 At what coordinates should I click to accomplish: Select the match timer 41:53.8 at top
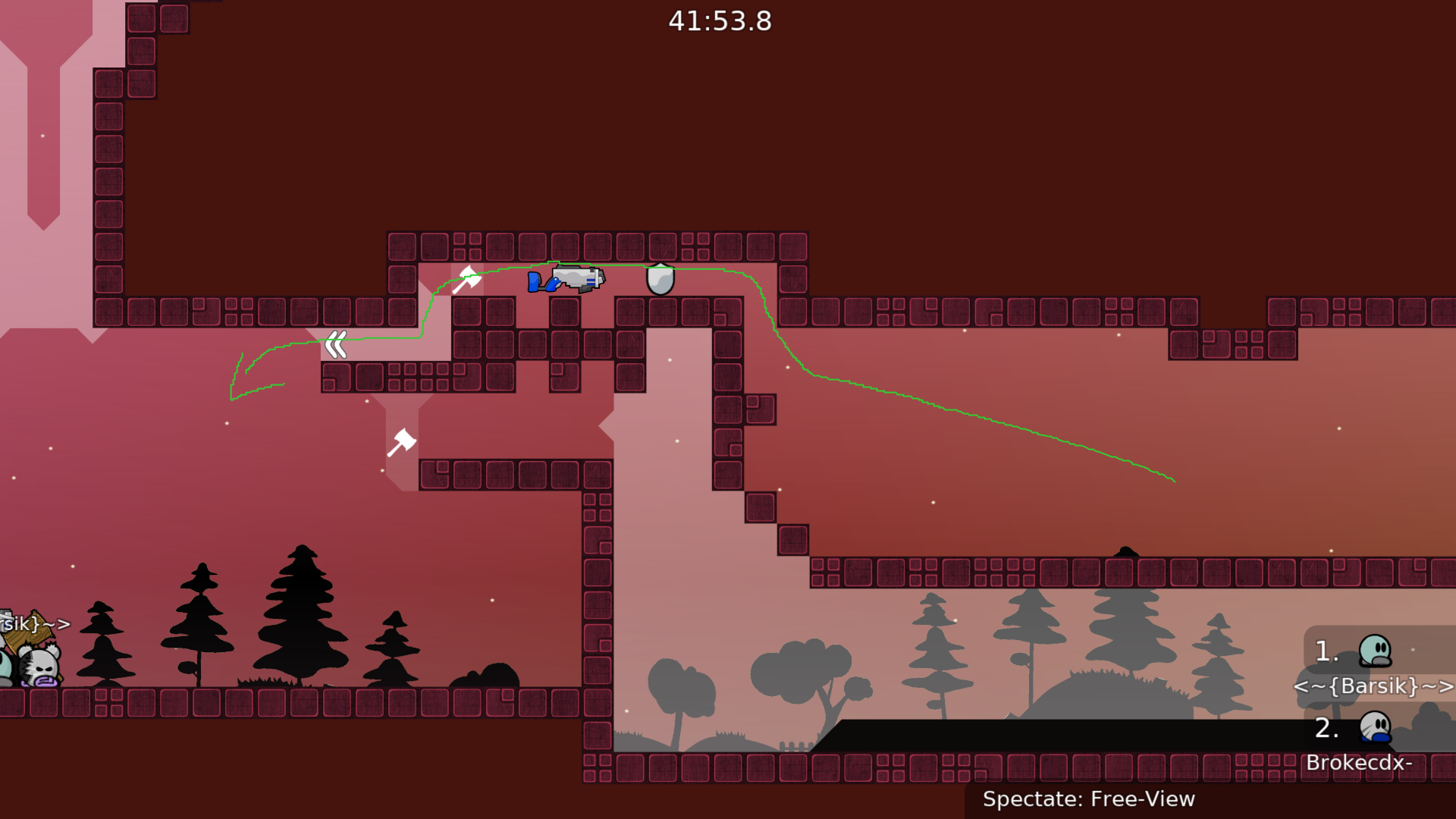719,21
